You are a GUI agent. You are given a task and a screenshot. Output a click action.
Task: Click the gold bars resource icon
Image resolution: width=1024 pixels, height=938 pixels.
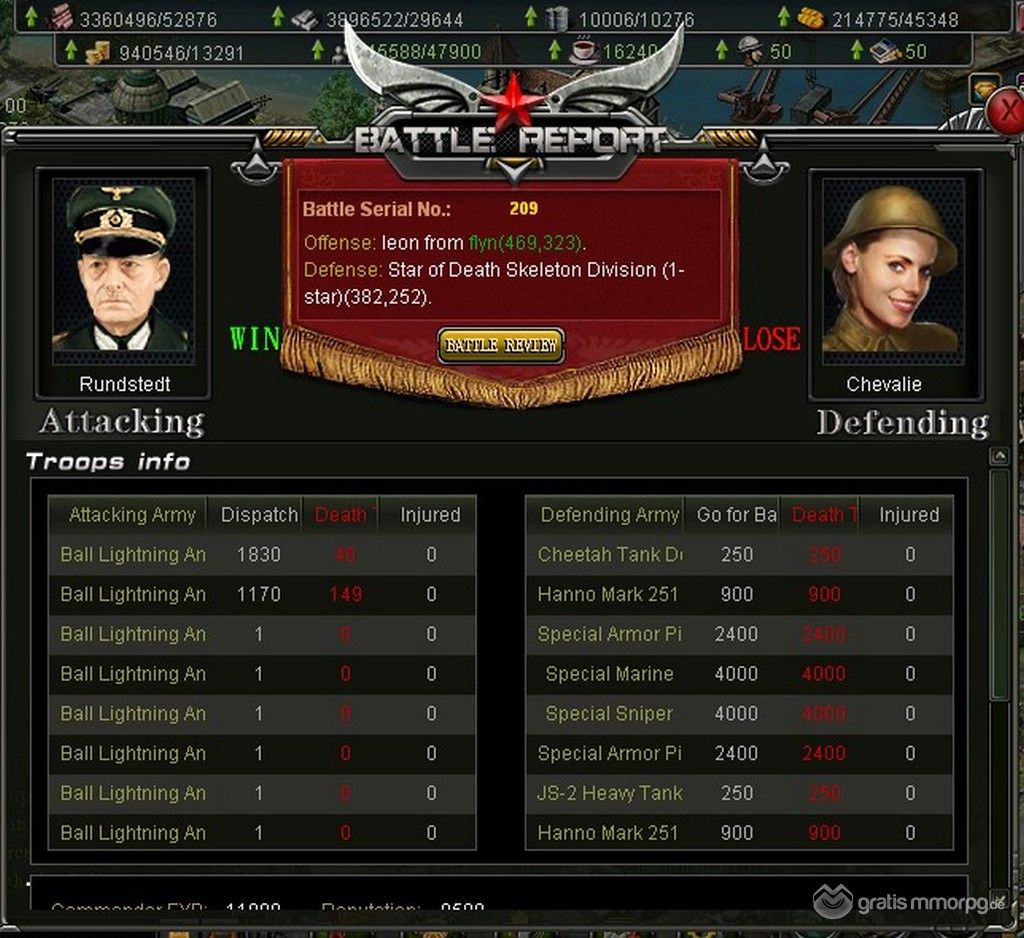pyautogui.click(x=810, y=17)
